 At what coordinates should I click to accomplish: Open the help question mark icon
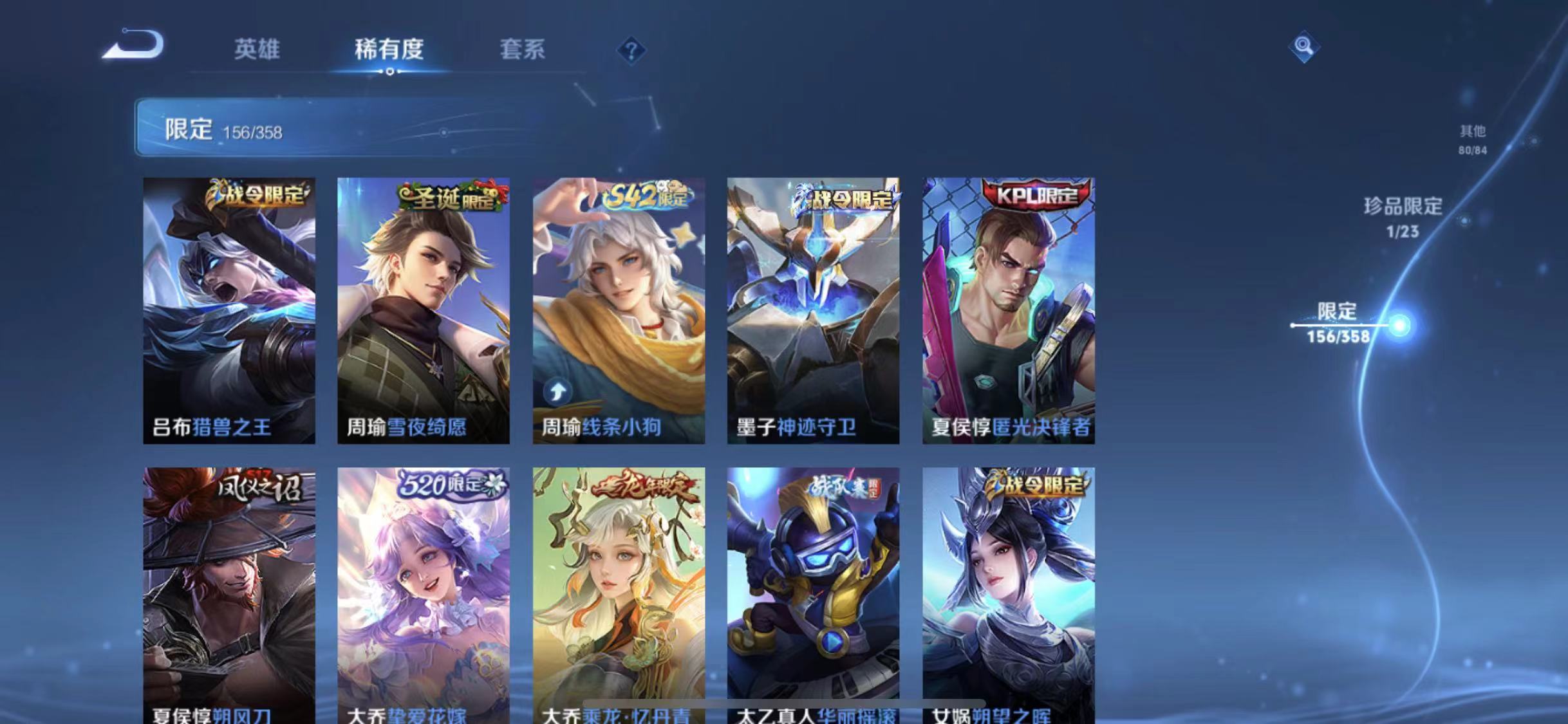pyautogui.click(x=633, y=50)
